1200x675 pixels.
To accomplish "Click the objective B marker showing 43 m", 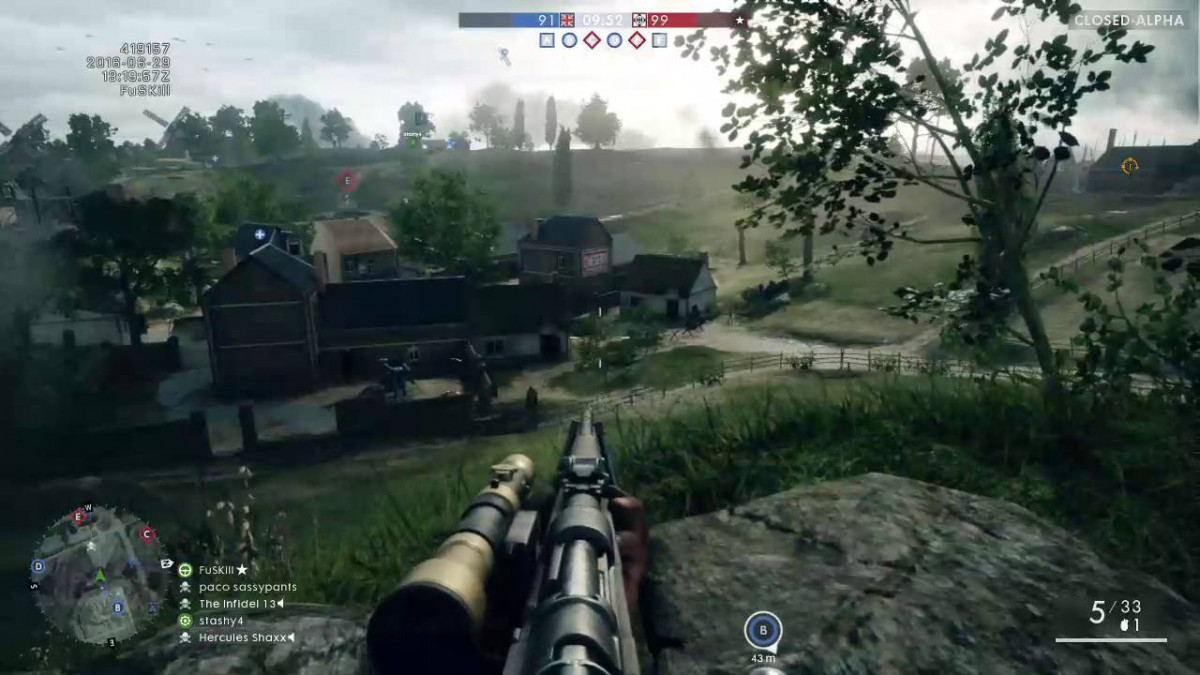I will click(x=763, y=630).
